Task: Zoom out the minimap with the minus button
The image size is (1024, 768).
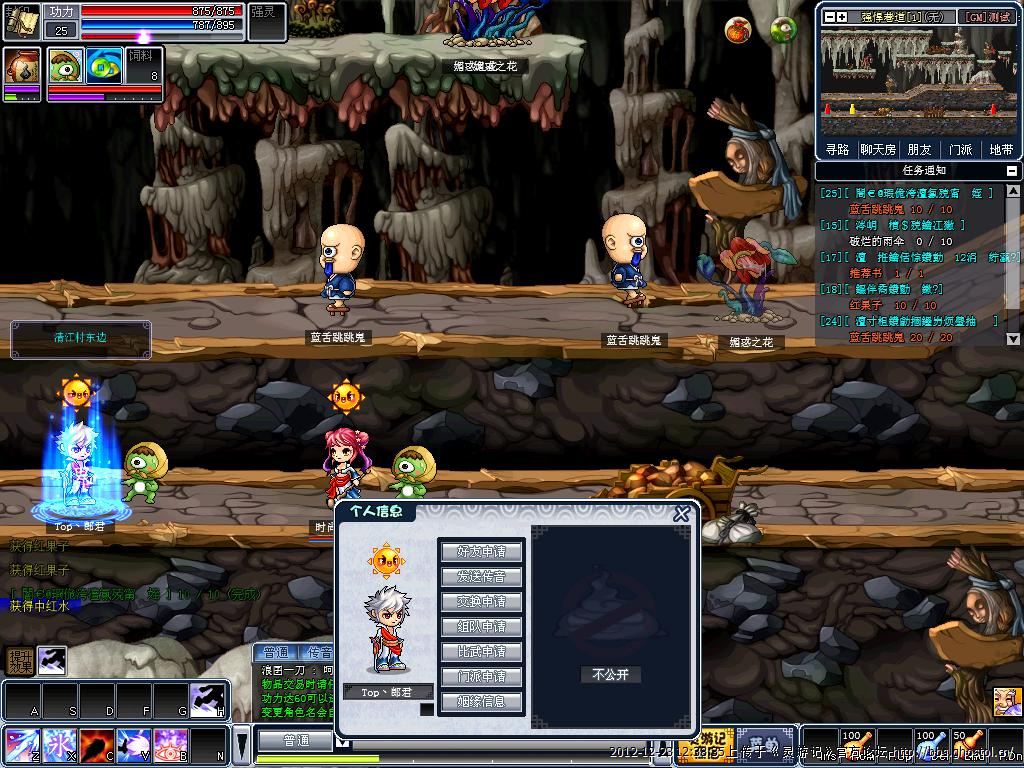Action: 827,17
